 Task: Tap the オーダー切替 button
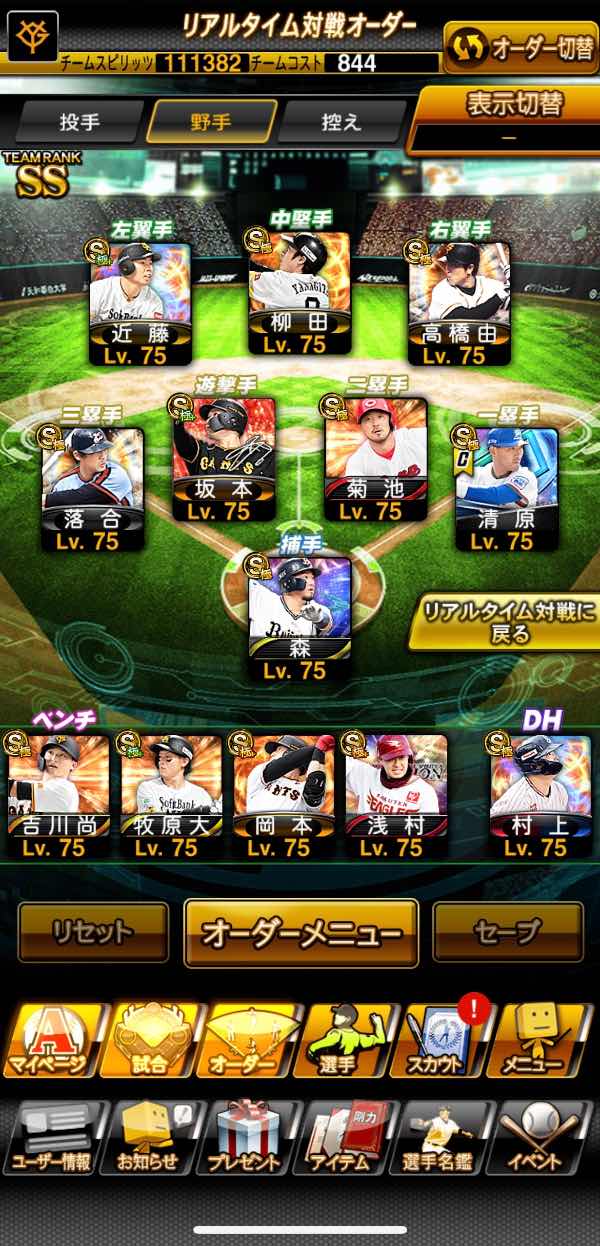(521, 48)
